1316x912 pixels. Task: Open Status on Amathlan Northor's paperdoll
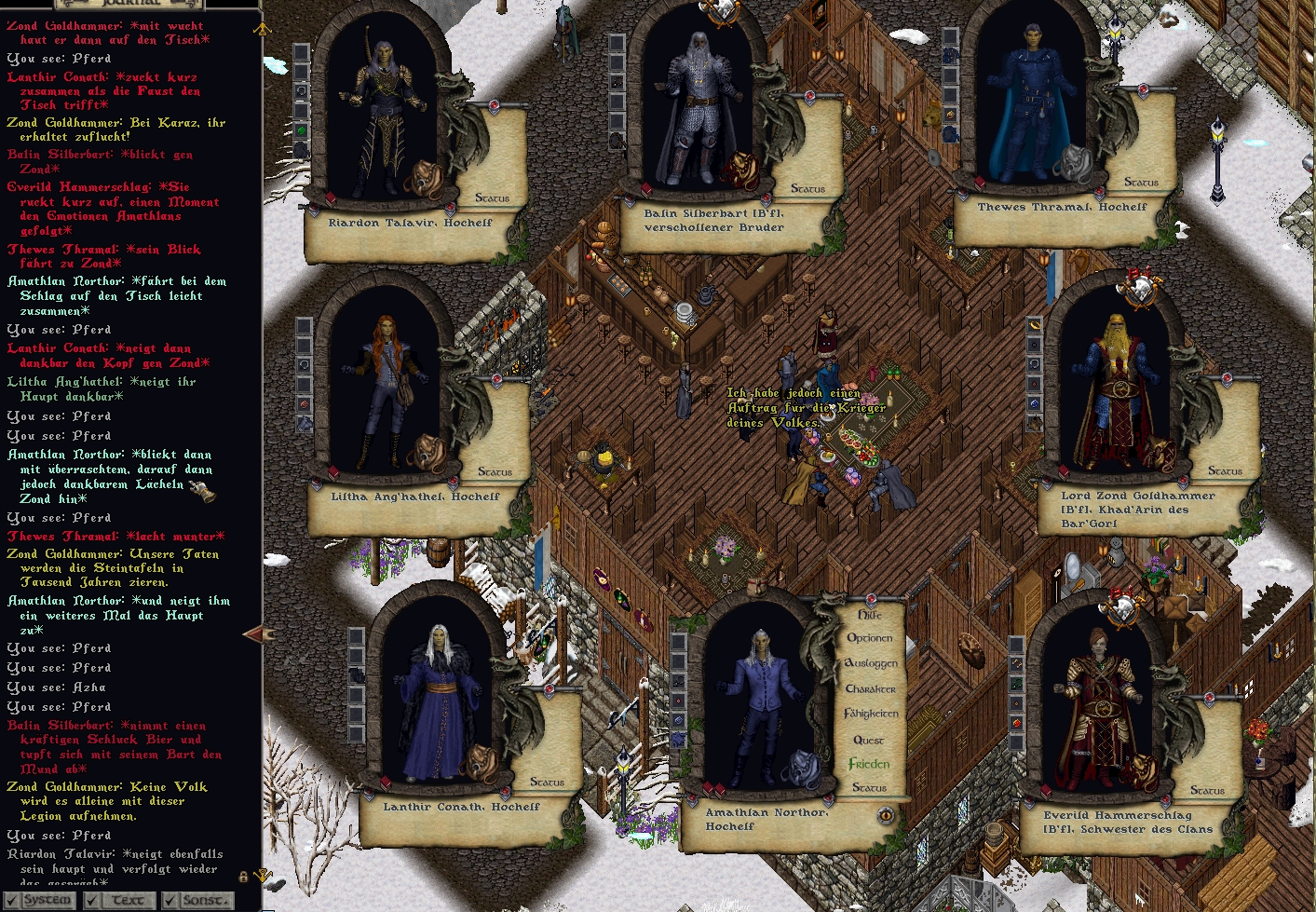(x=869, y=788)
